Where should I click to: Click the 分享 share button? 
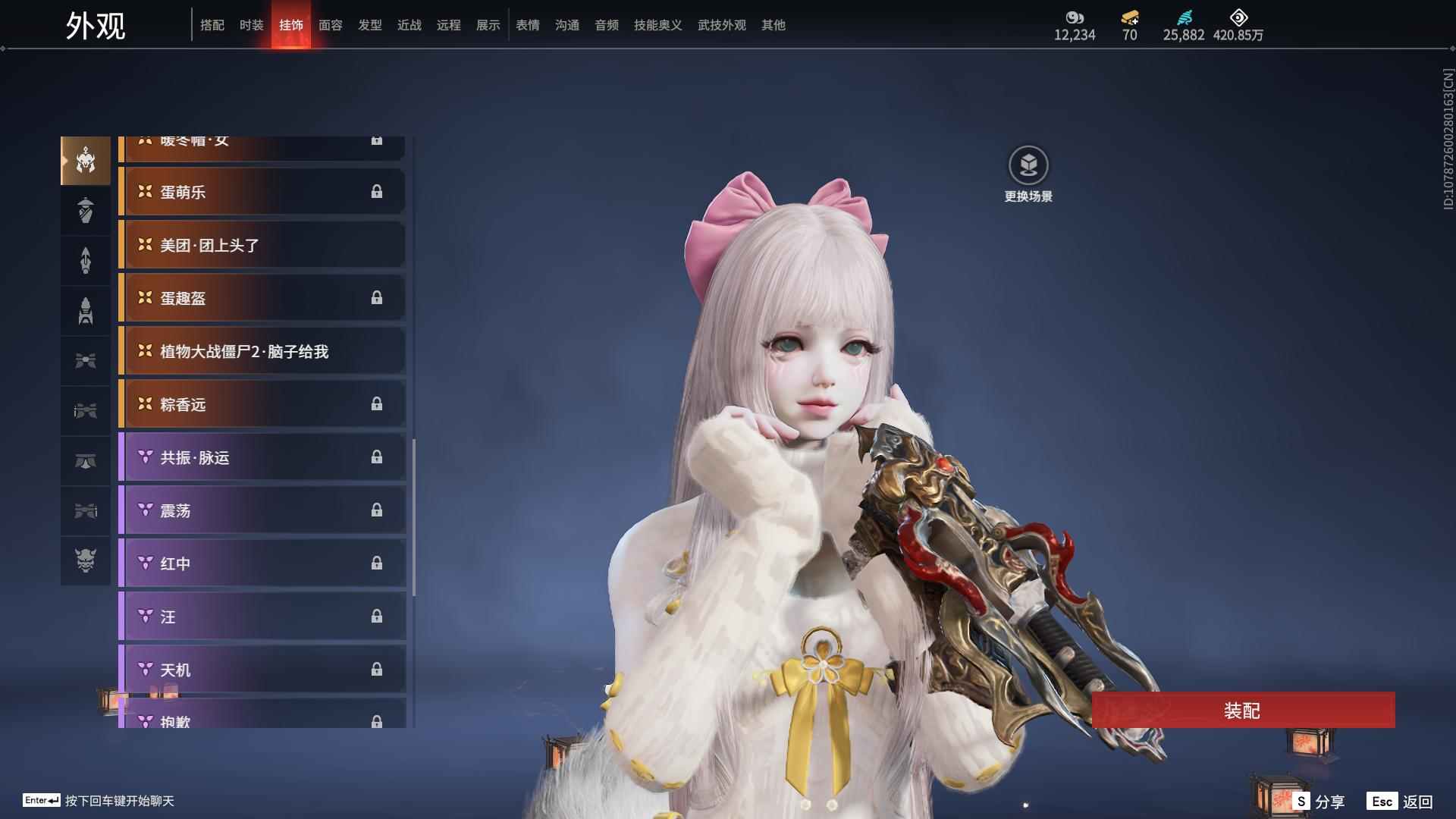point(1320,802)
